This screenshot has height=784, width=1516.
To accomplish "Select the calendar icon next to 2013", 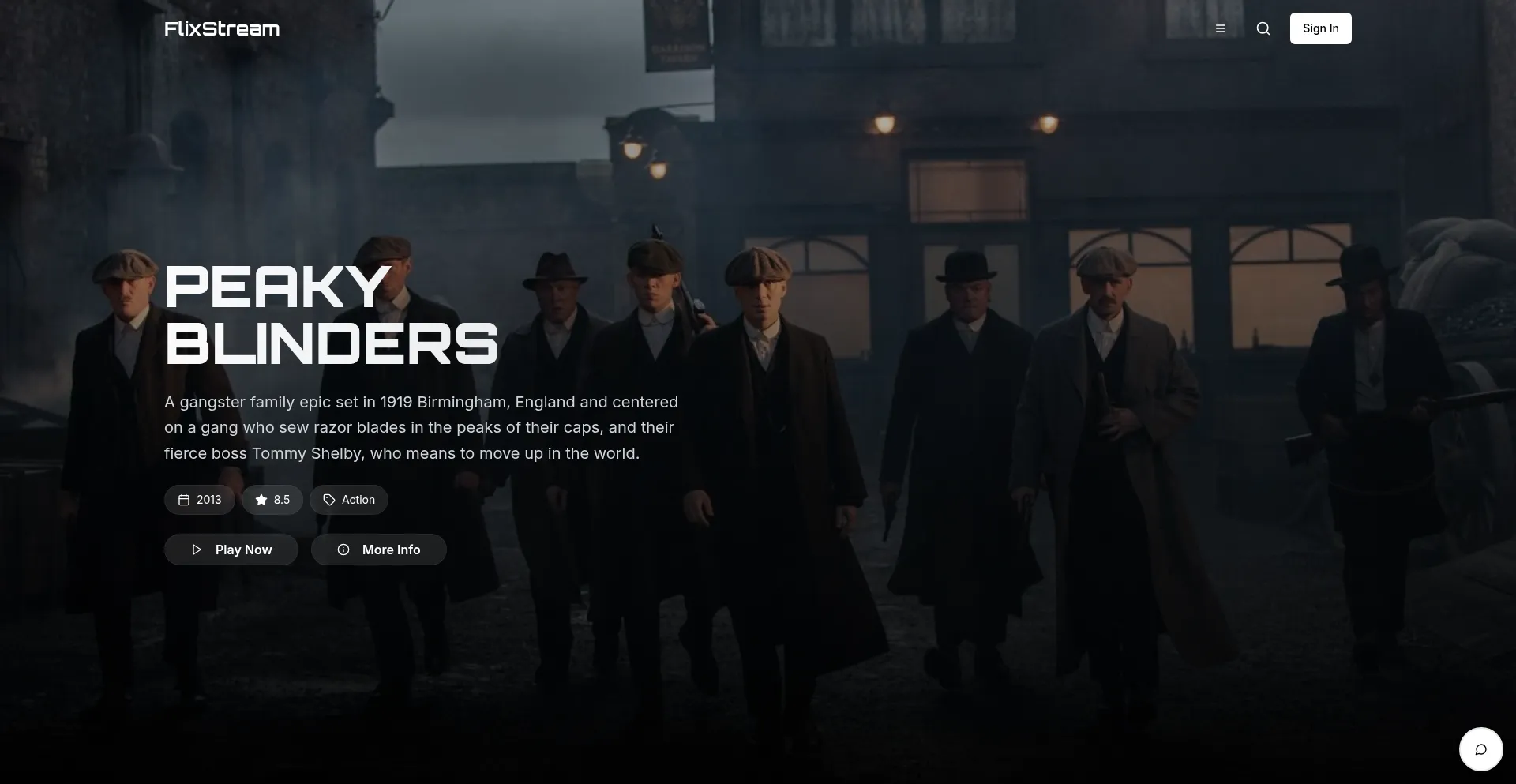I will [x=183, y=499].
